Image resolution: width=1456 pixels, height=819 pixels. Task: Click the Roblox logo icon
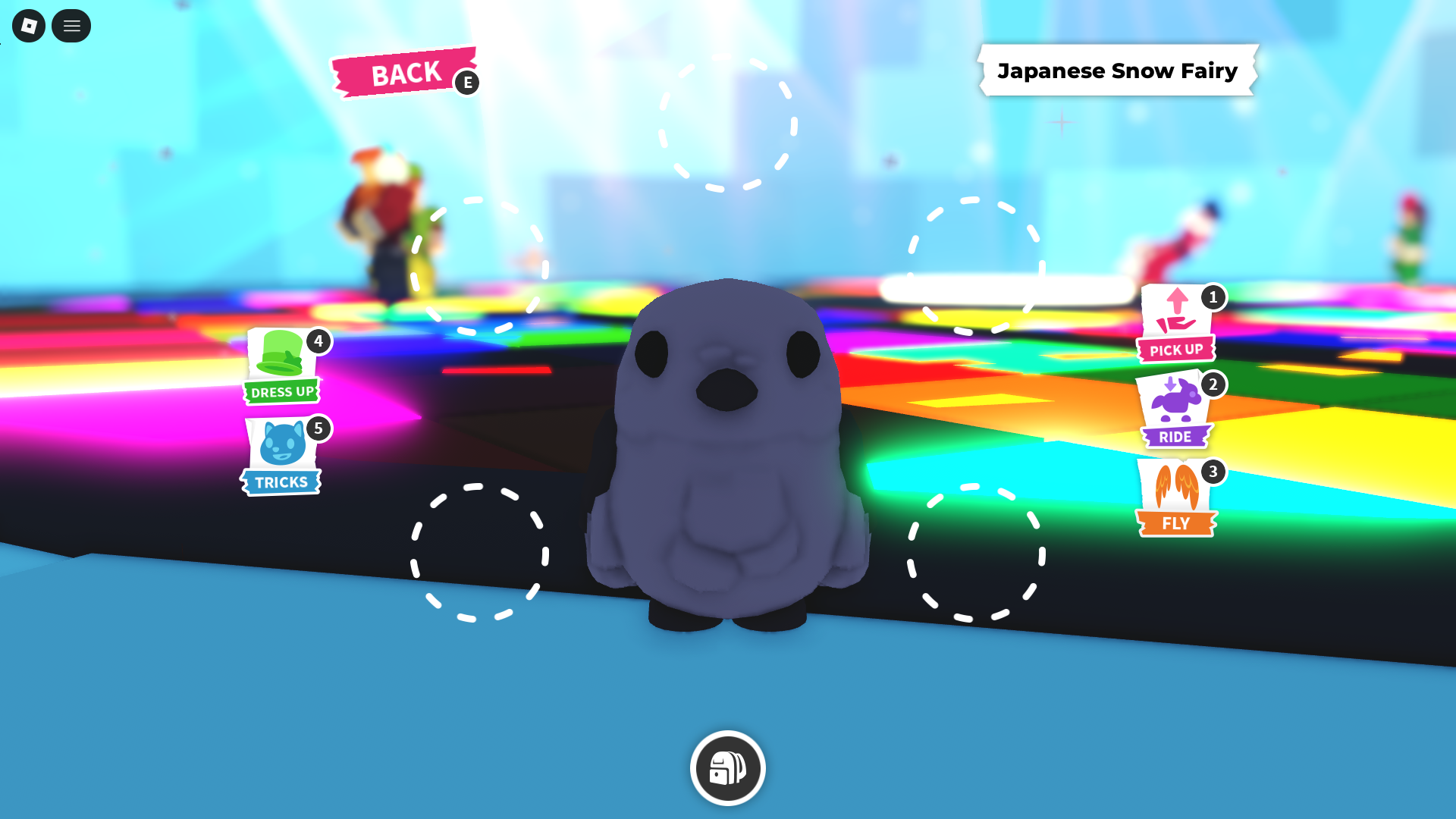click(28, 26)
